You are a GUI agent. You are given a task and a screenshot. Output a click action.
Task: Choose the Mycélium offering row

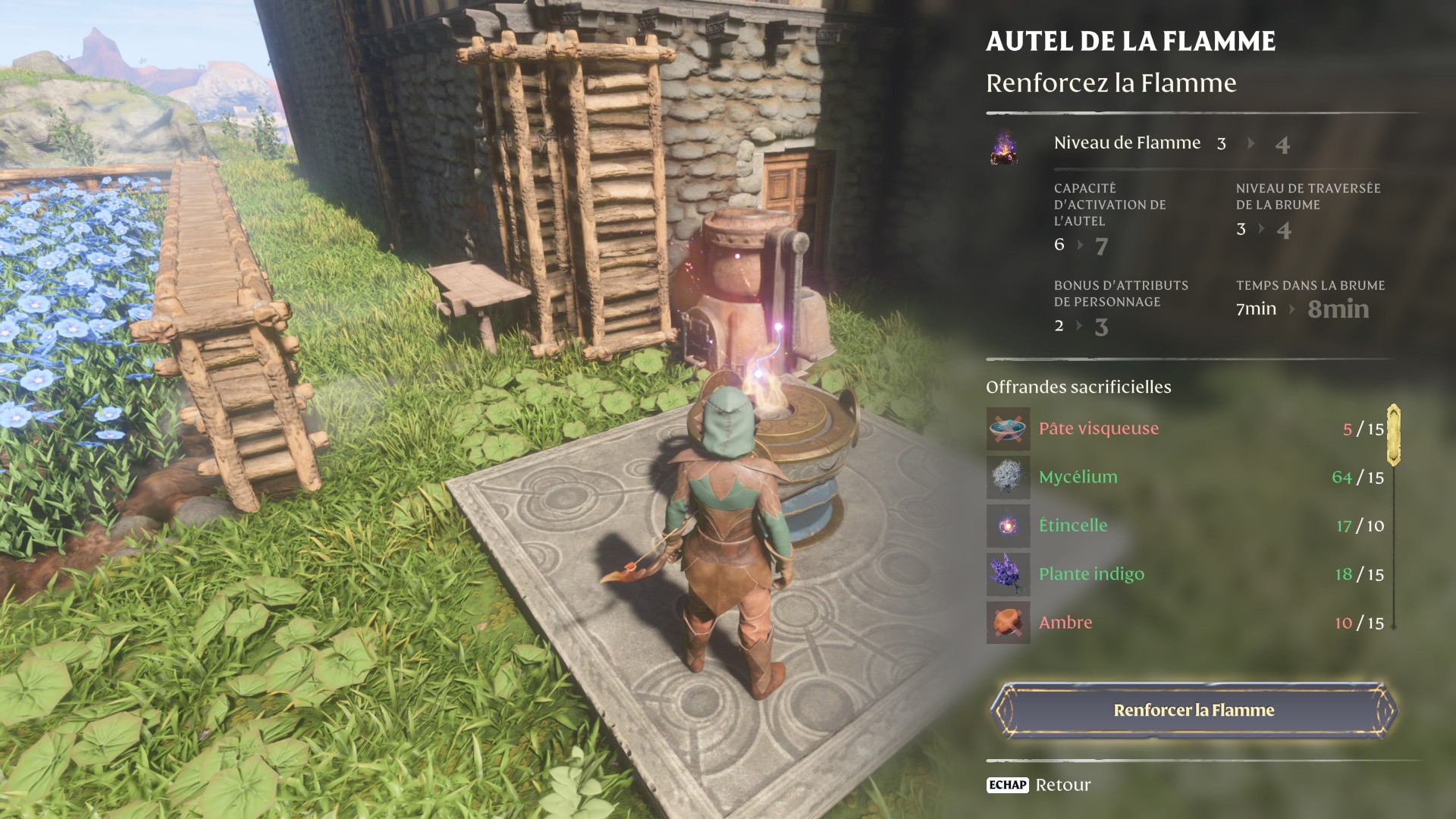pyautogui.click(x=1185, y=478)
